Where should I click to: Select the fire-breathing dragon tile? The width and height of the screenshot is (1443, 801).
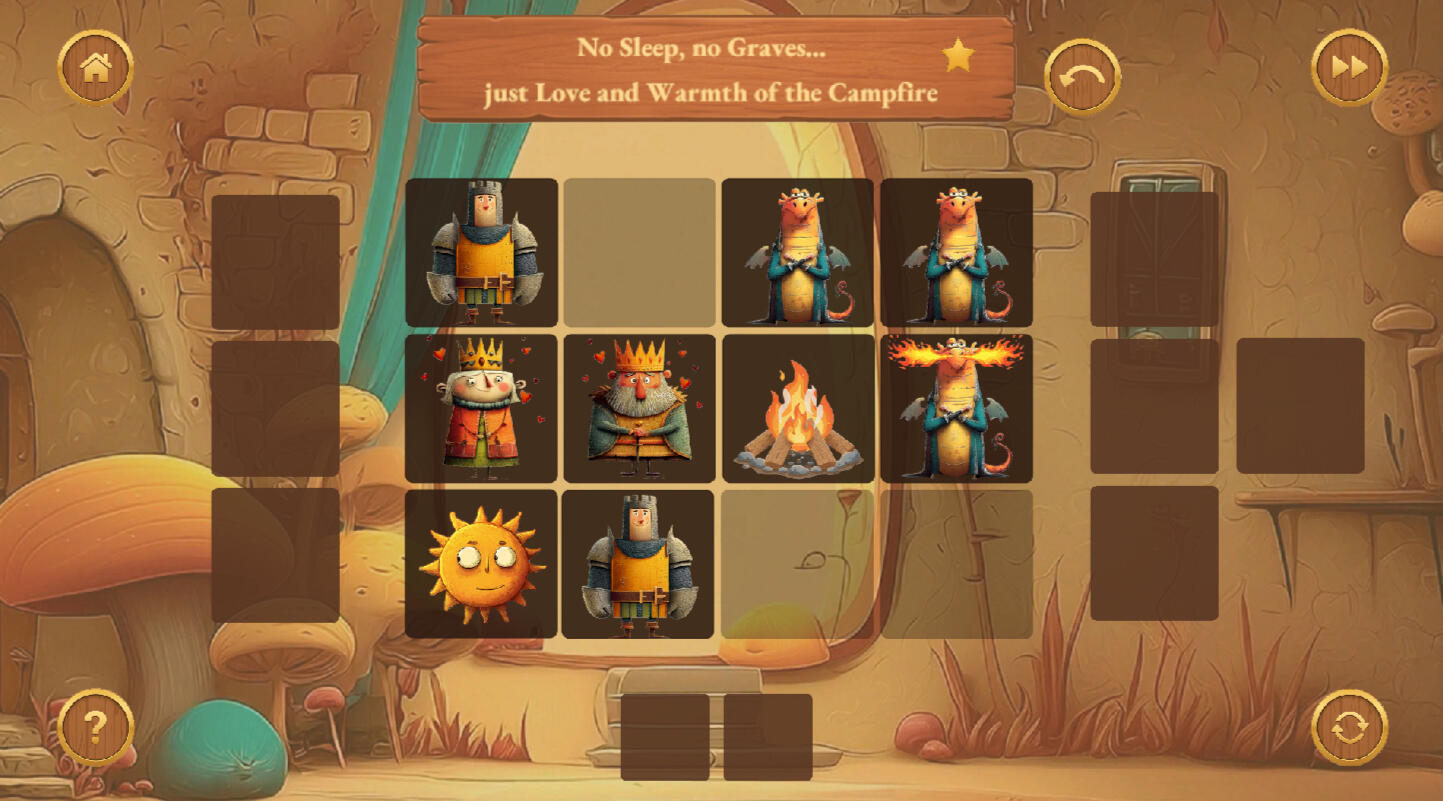956,408
